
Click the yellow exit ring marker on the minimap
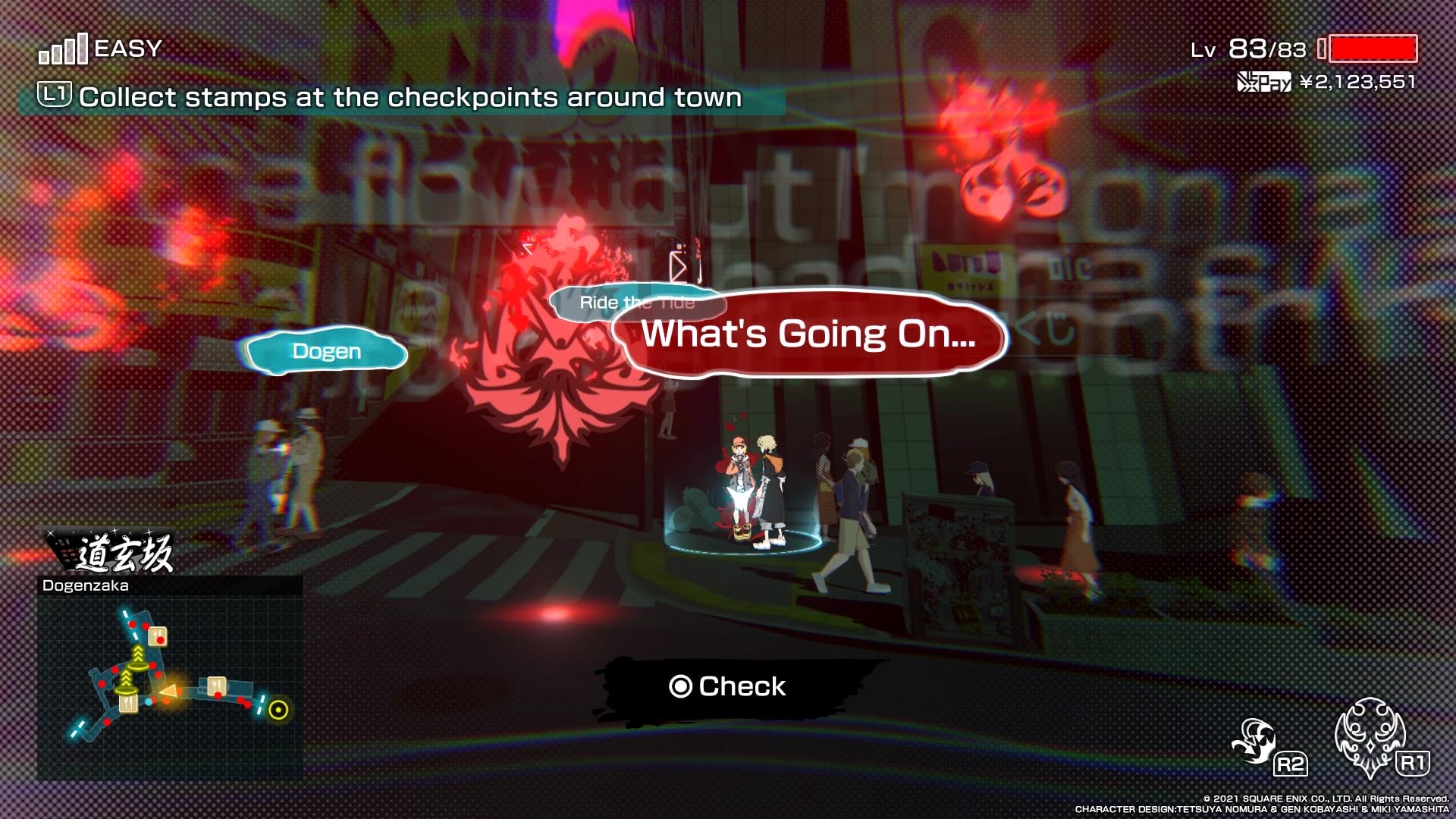[x=279, y=708]
